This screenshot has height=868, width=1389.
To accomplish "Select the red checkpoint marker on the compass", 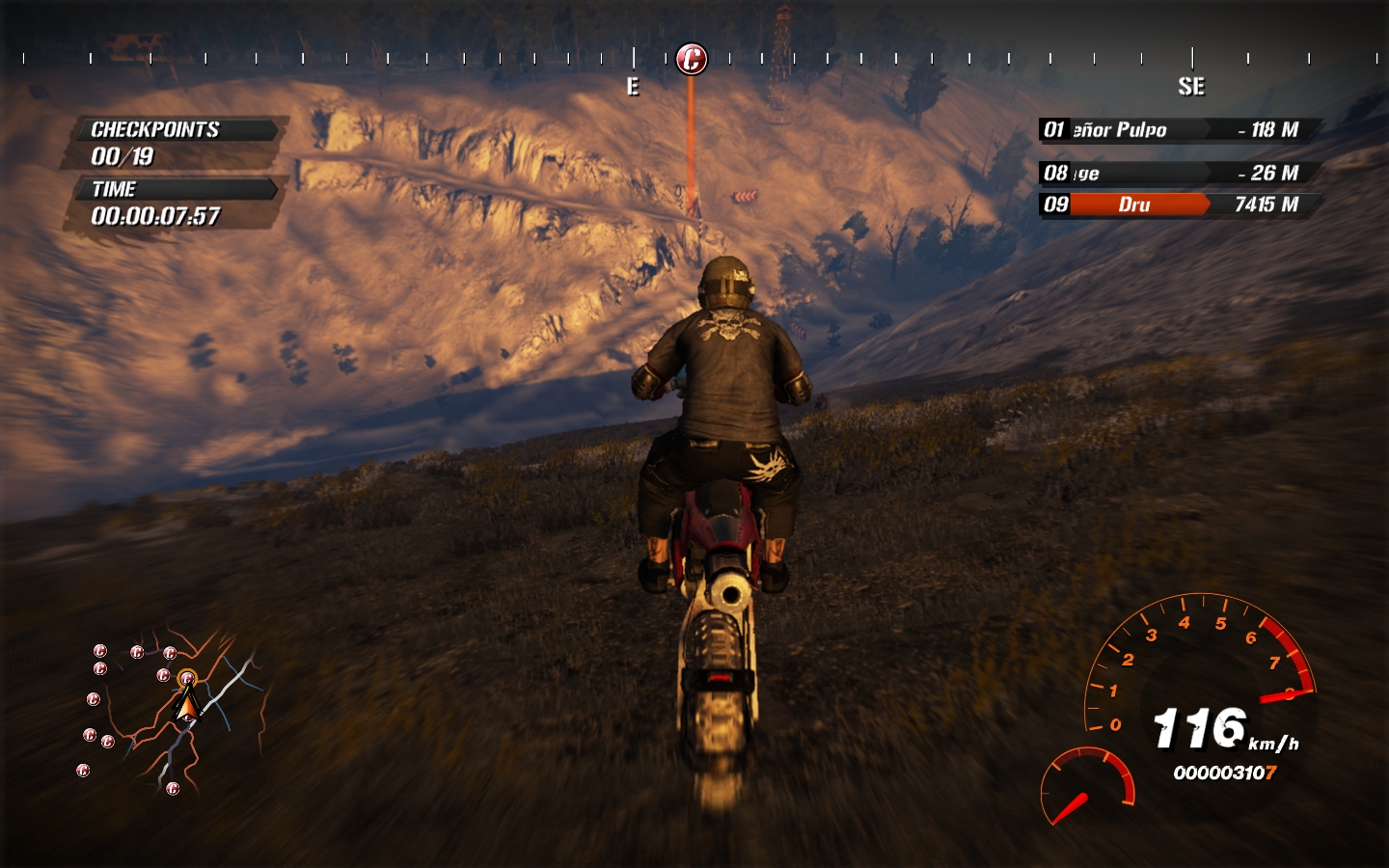I will point(691,59).
